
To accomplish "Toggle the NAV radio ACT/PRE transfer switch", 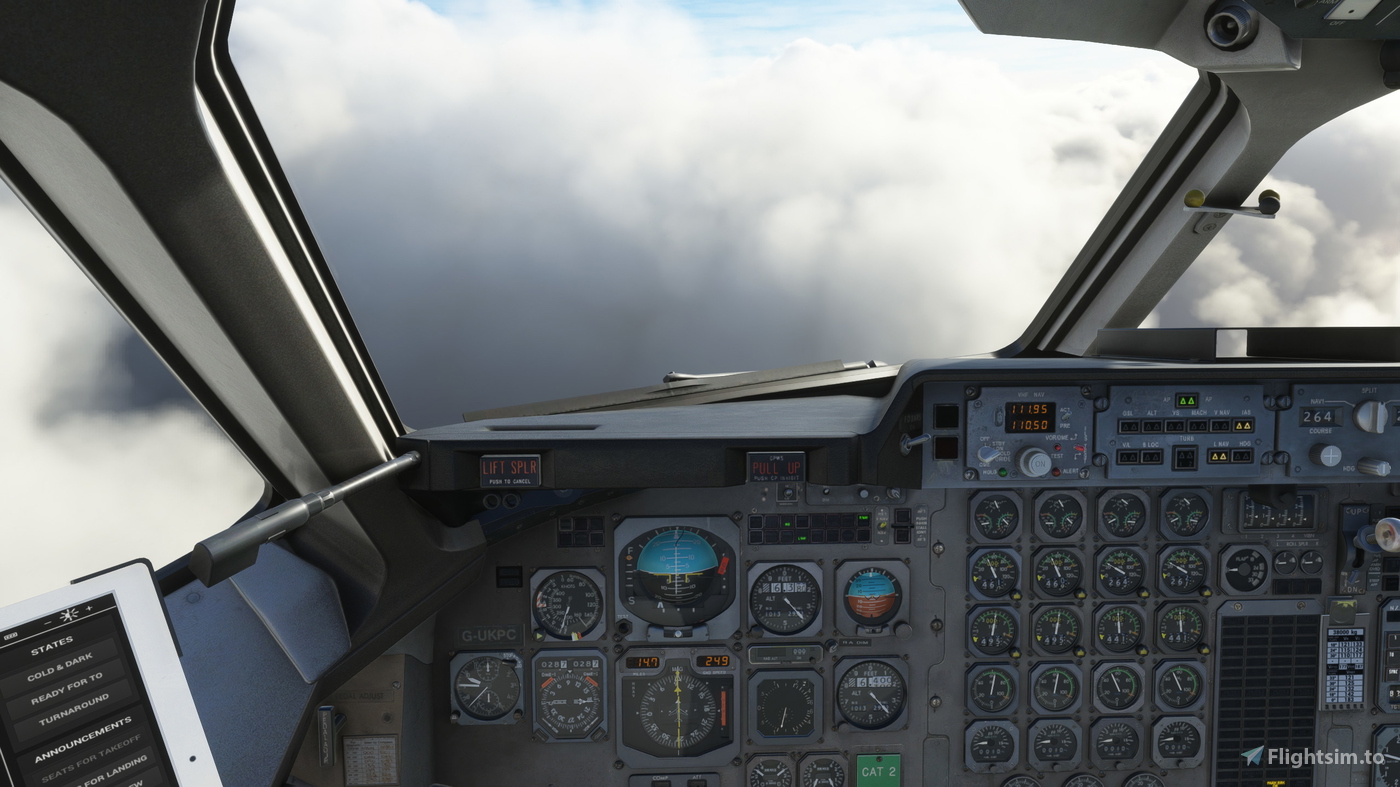I will [x=1066, y=417].
